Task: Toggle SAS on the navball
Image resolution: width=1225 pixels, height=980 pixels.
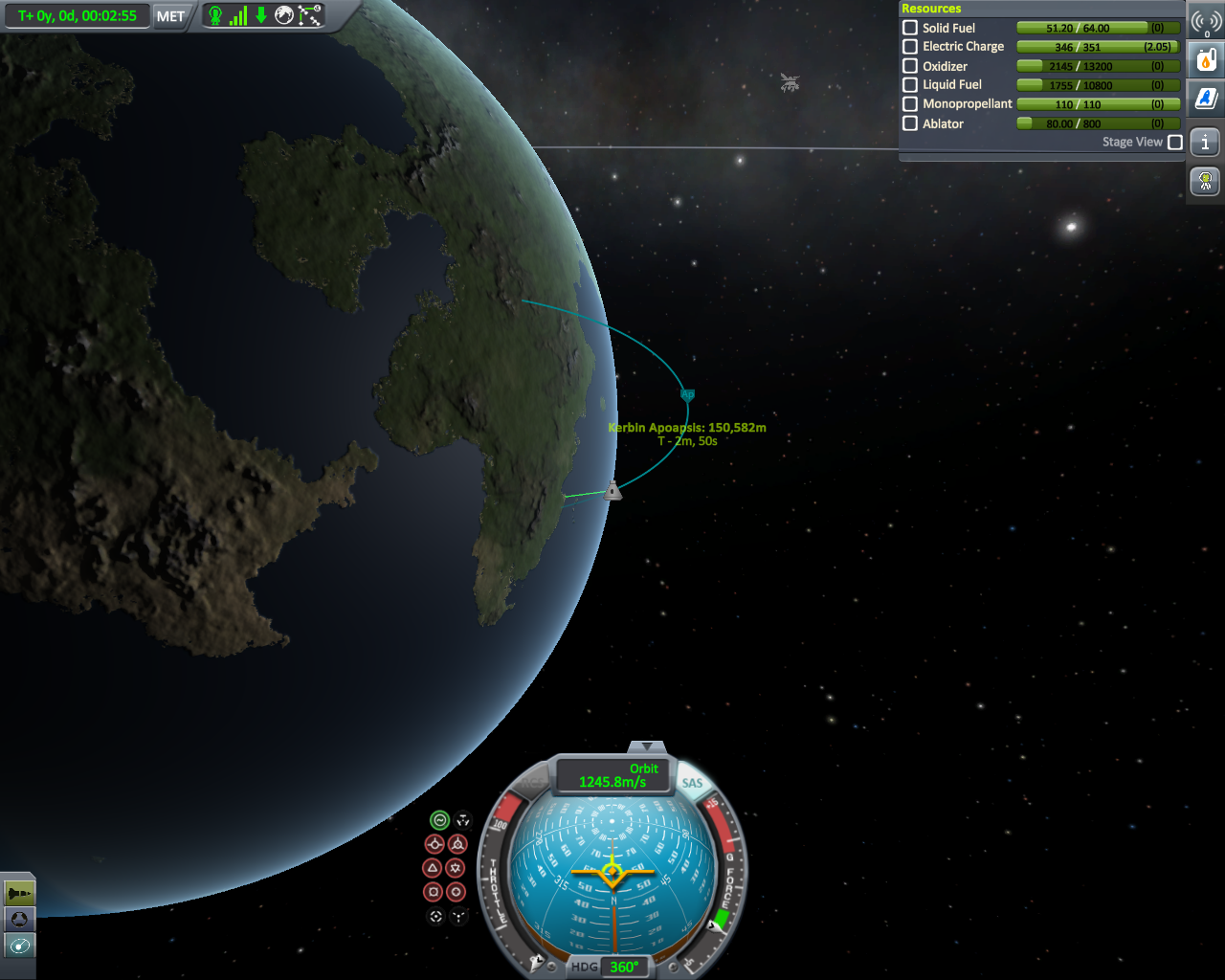Action: click(692, 783)
